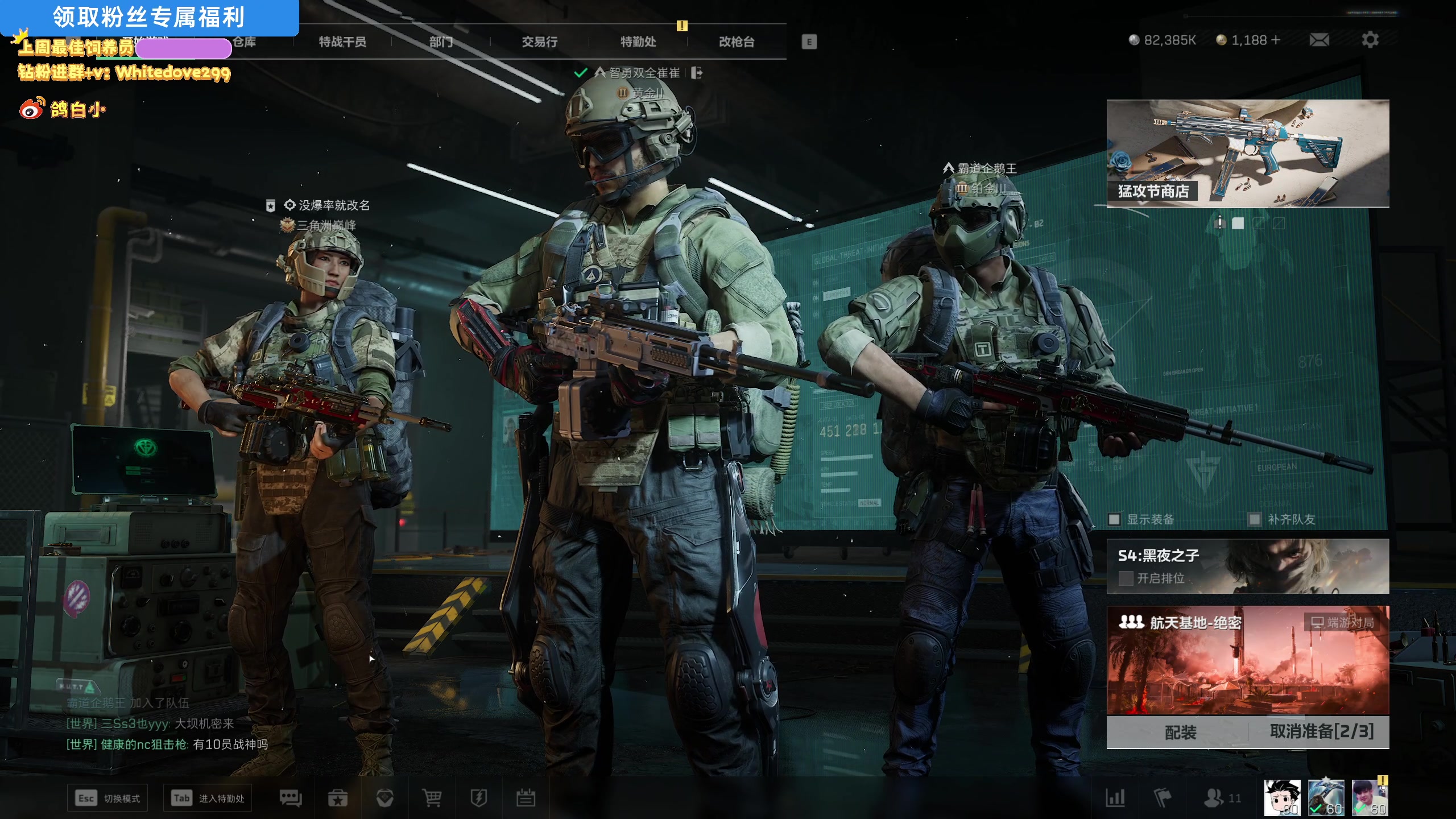Click 取消准备 to cancel ready
1456x819 pixels.
[x=1321, y=732]
